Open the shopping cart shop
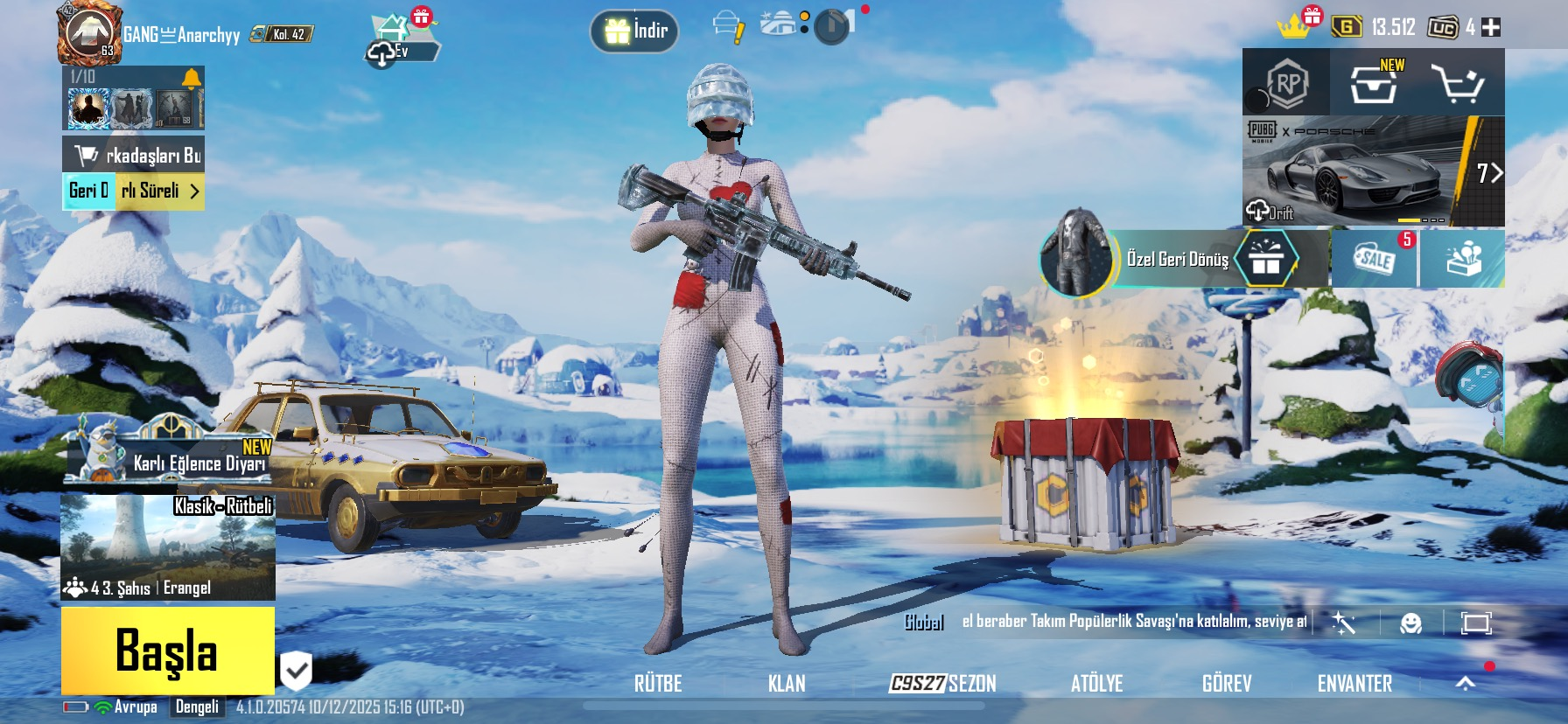 pos(1457,84)
